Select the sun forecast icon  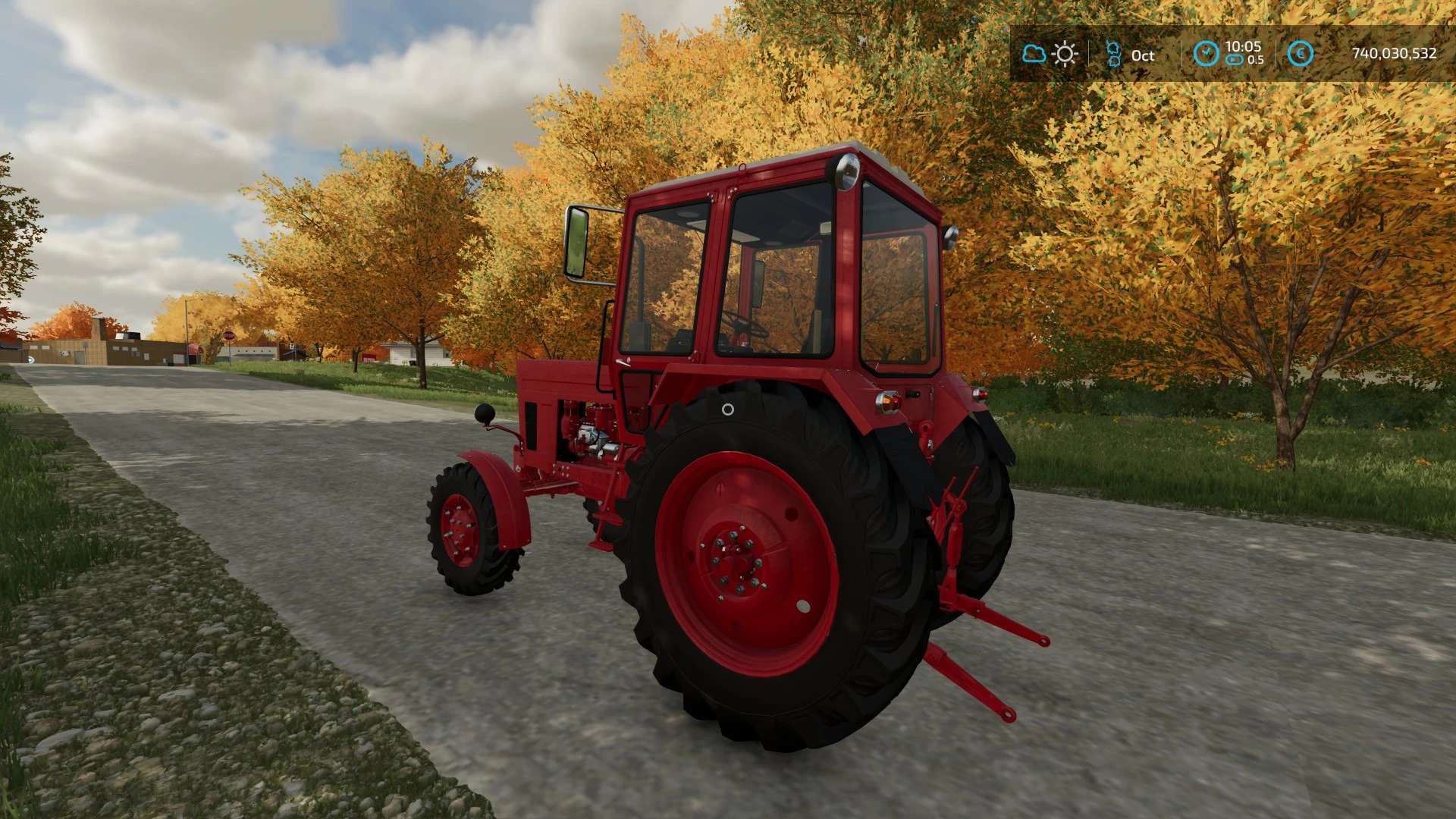[1065, 54]
